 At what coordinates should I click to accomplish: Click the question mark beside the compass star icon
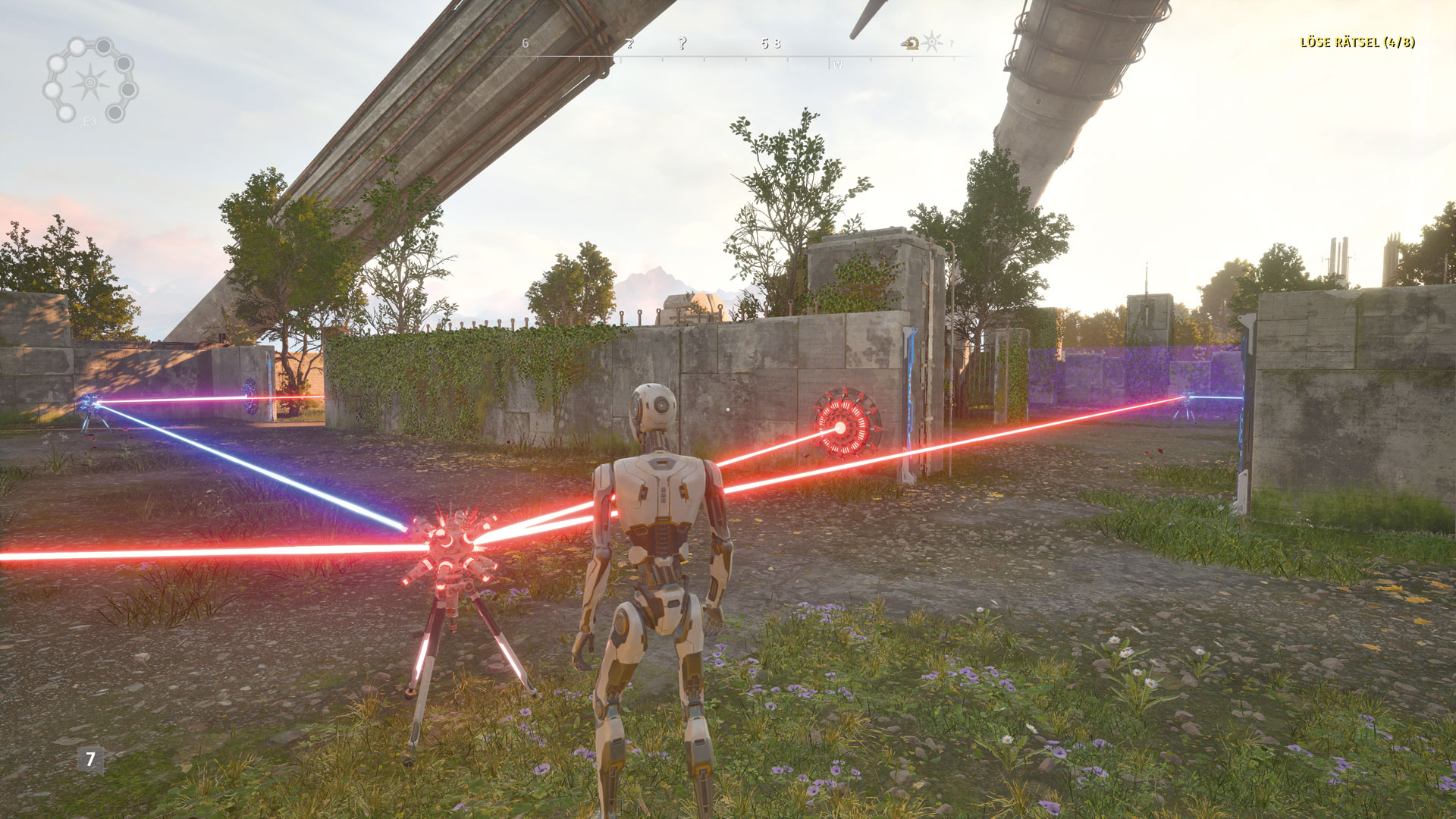[x=951, y=43]
